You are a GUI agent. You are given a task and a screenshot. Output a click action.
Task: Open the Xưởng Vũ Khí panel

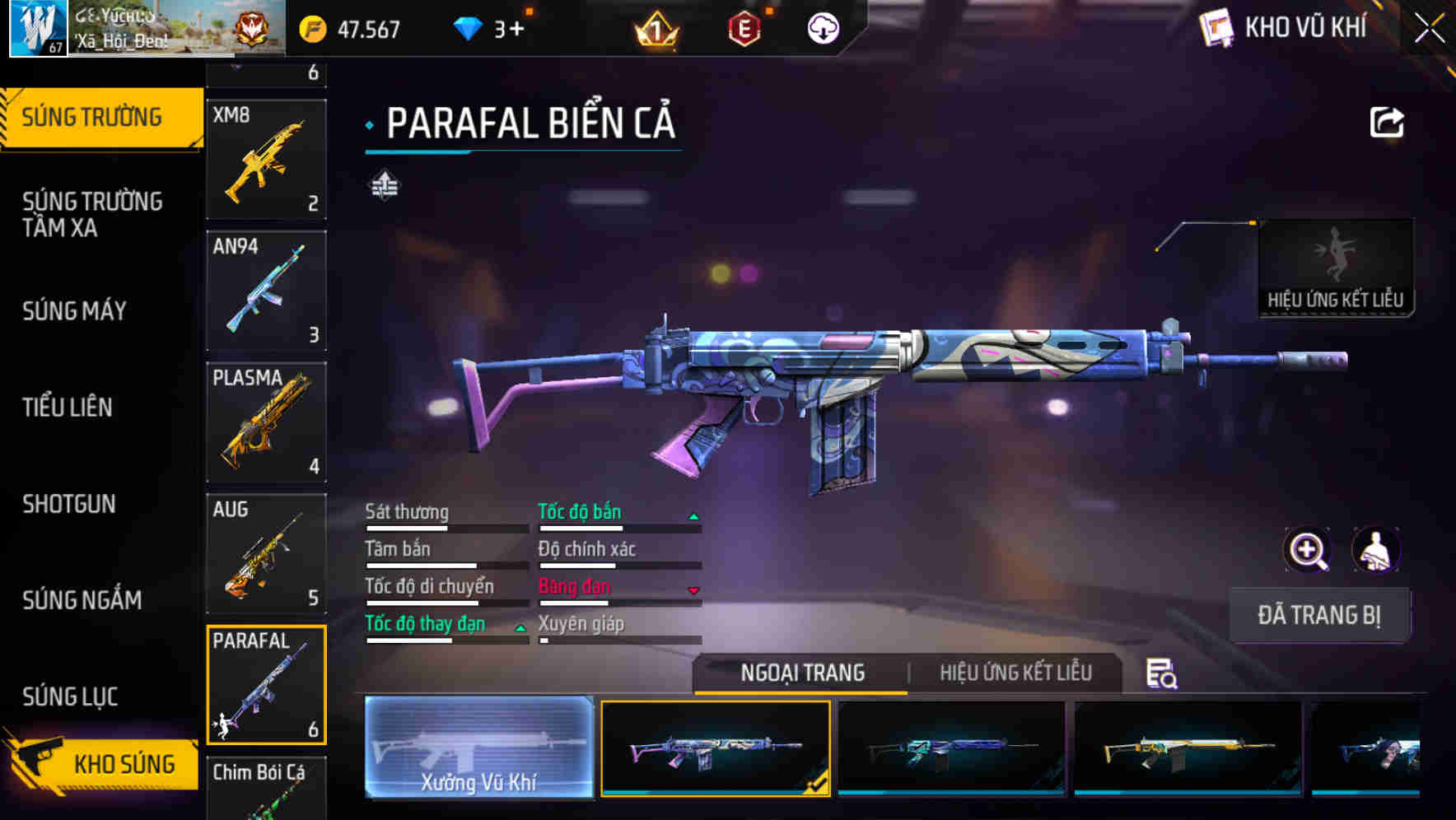tap(478, 749)
